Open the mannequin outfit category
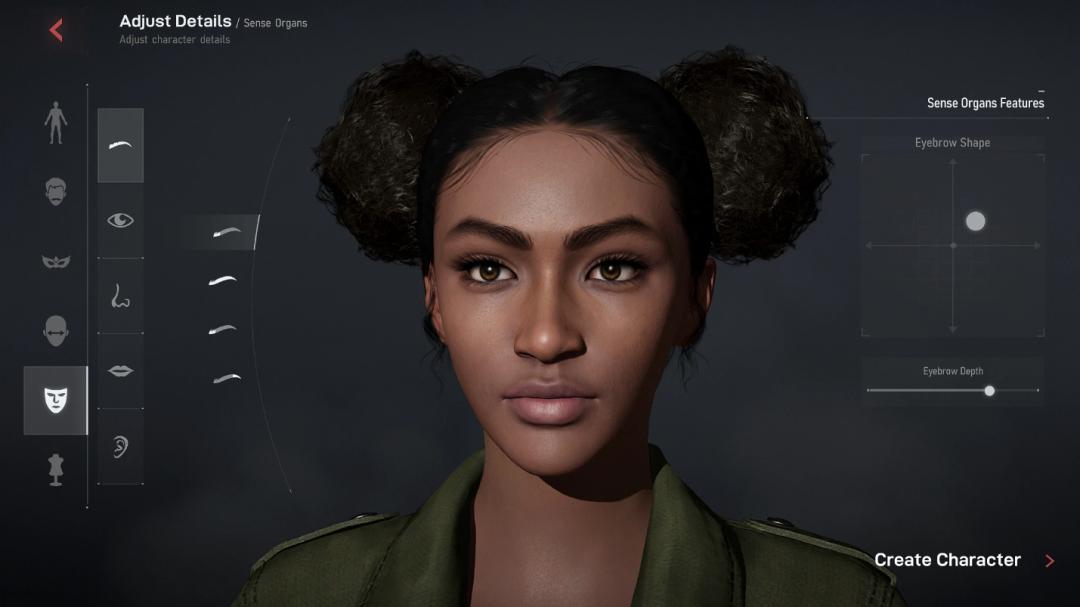The image size is (1080, 607). [x=56, y=469]
